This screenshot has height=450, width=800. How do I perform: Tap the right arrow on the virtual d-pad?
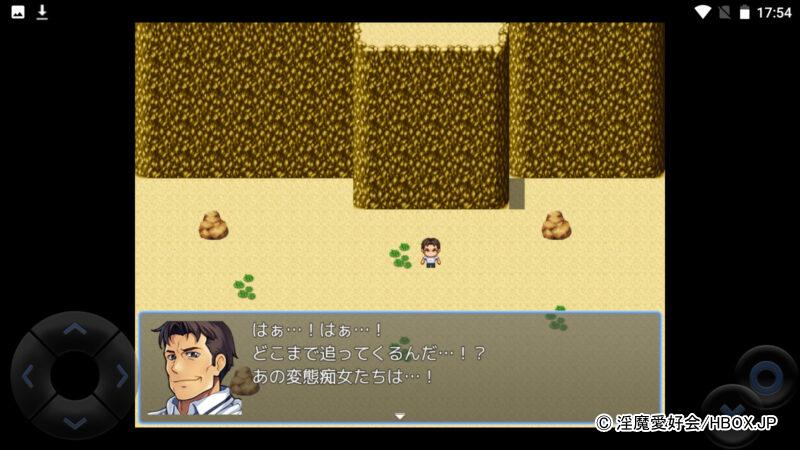click(122, 377)
